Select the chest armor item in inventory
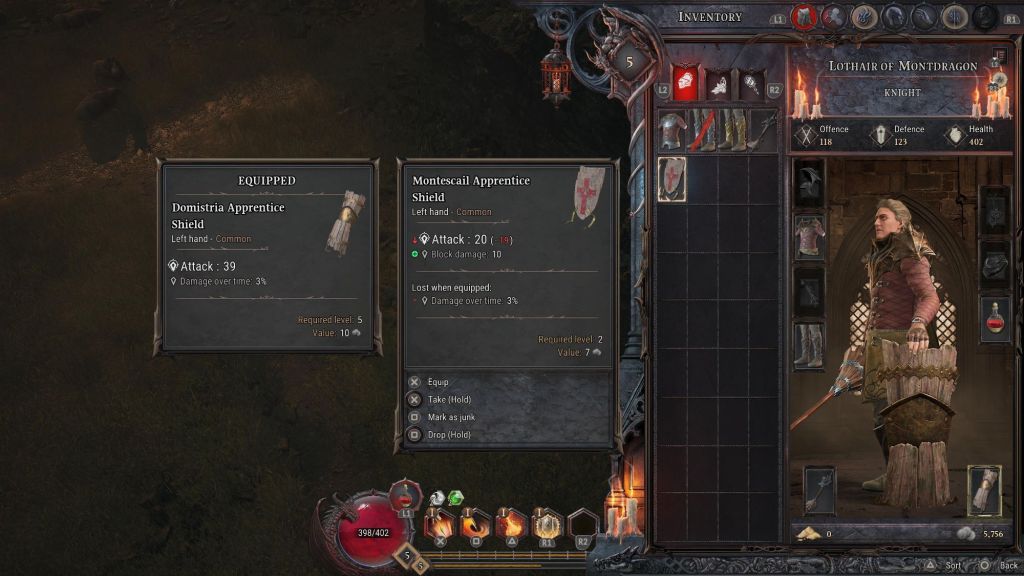The width and height of the screenshot is (1024, 576). 673,130
